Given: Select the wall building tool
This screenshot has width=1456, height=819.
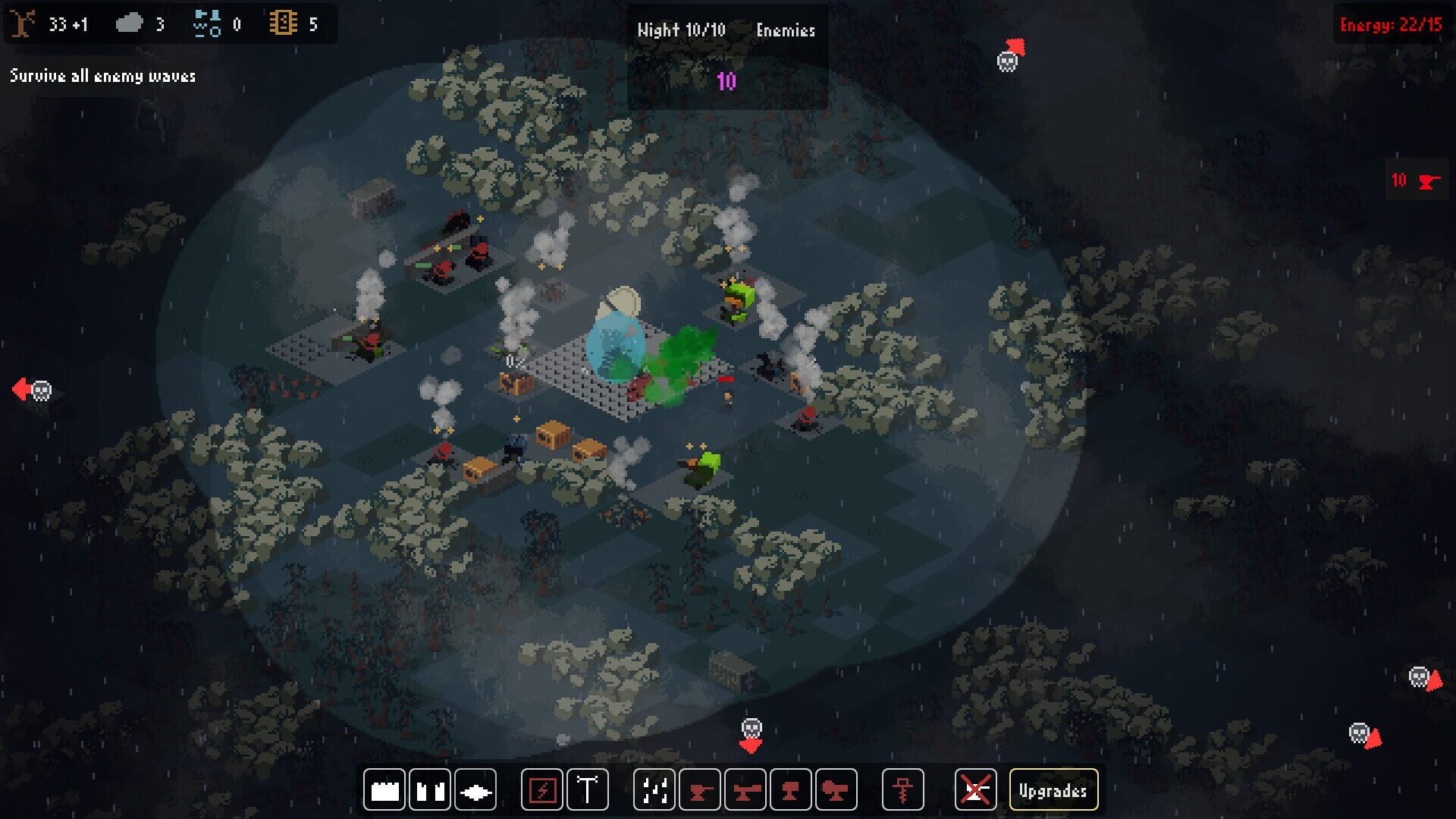Looking at the screenshot, I should (384, 789).
